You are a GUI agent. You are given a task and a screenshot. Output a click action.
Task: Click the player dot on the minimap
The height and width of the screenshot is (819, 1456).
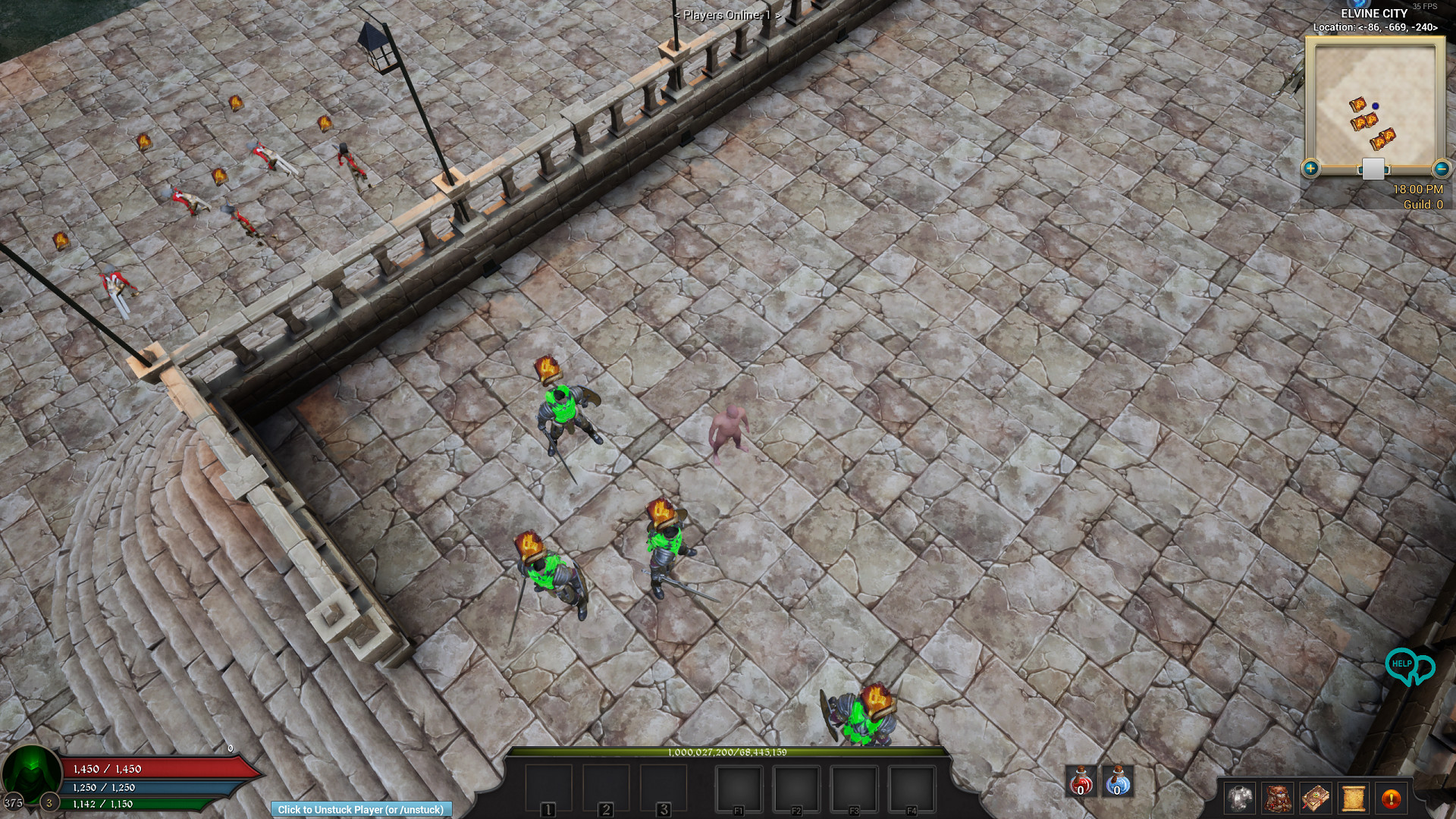coord(1375,106)
